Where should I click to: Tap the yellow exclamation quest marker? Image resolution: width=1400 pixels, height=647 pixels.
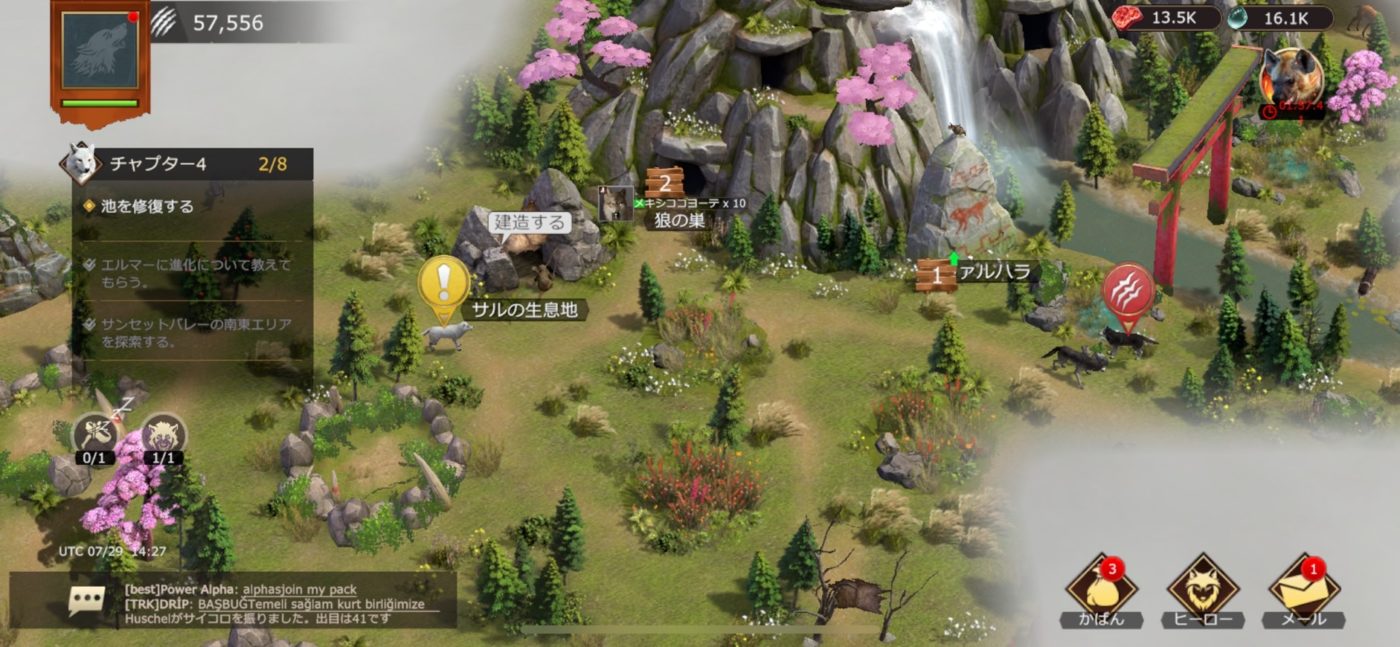coord(444,284)
